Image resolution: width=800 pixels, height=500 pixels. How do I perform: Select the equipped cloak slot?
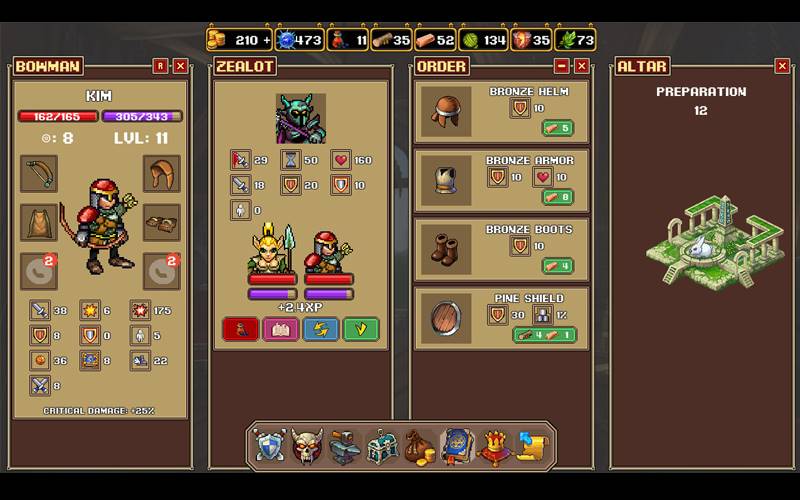click(39, 221)
